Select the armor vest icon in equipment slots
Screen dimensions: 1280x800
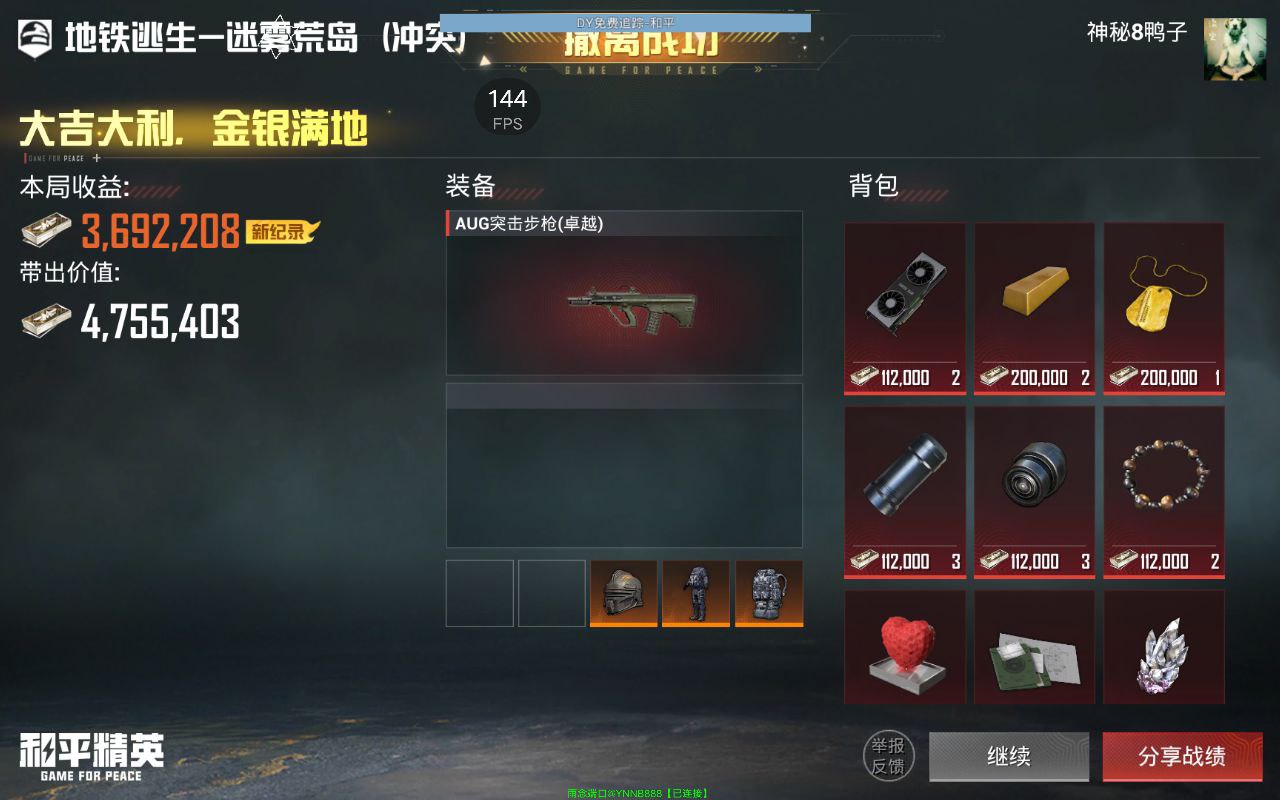coord(696,593)
